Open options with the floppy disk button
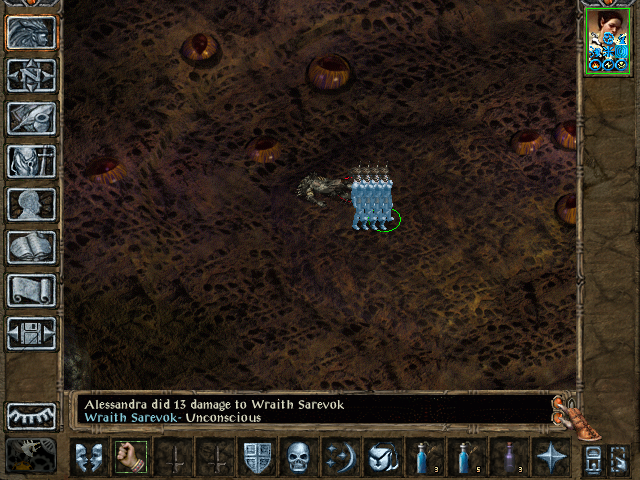Image resolution: width=640 pixels, height=480 pixels. [31, 333]
